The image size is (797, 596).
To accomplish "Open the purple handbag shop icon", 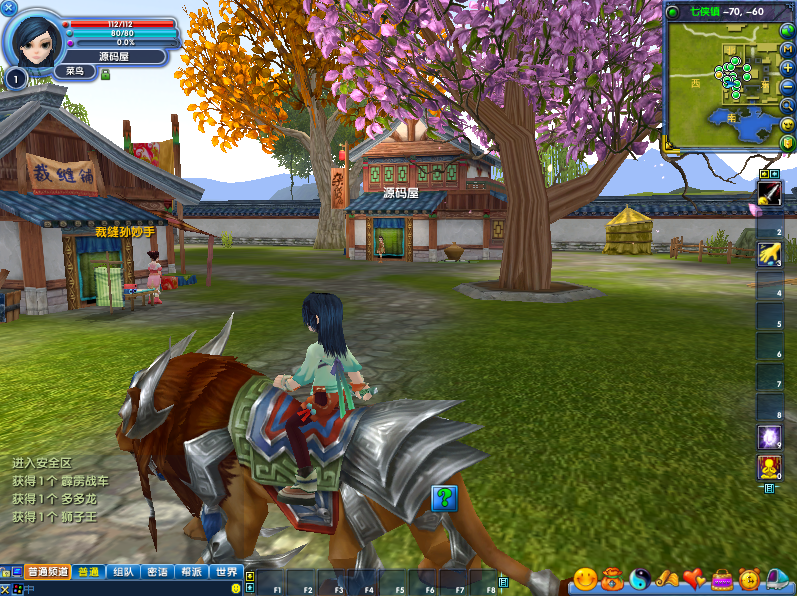I will click(x=721, y=579).
